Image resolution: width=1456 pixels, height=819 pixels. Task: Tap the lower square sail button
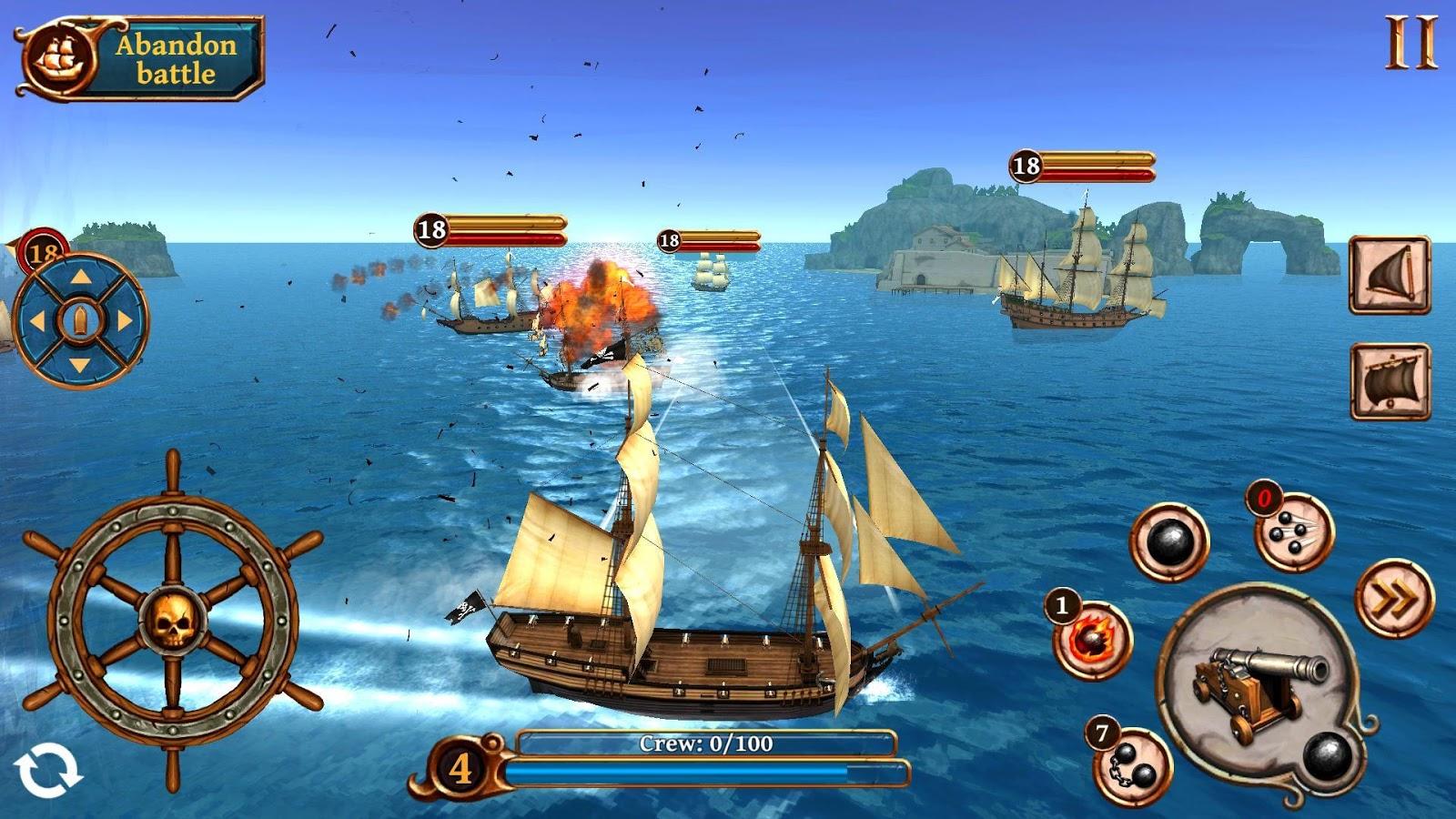coord(1389,381)
